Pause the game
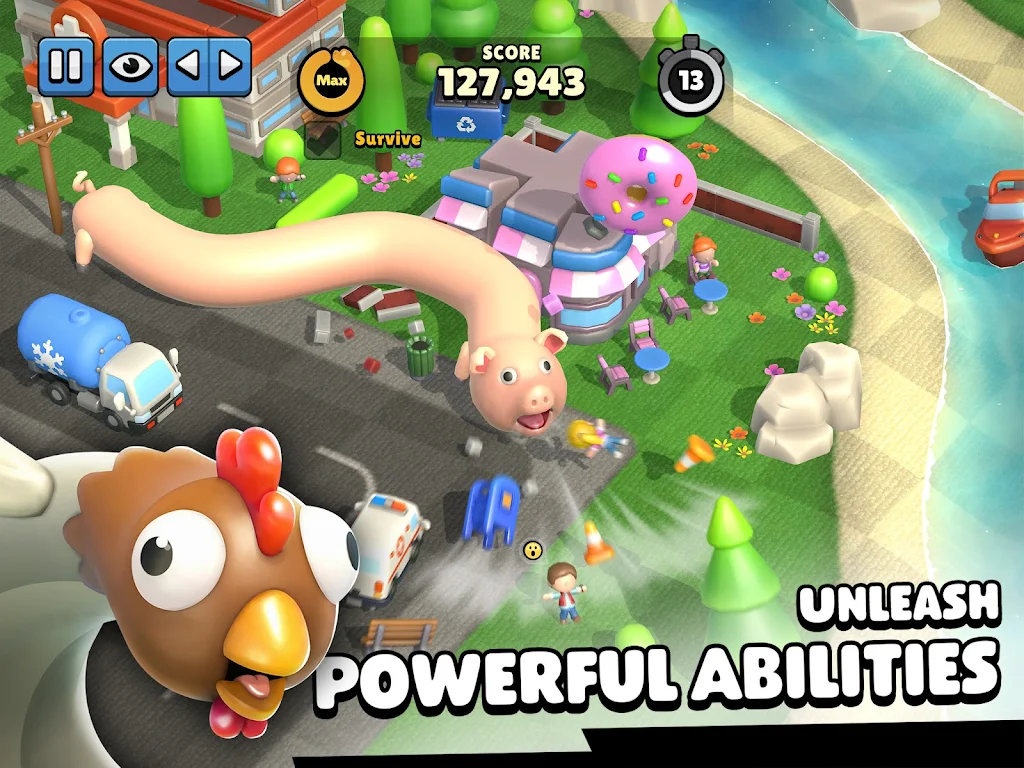This screenshot has width=1024, height=768. 66,67
